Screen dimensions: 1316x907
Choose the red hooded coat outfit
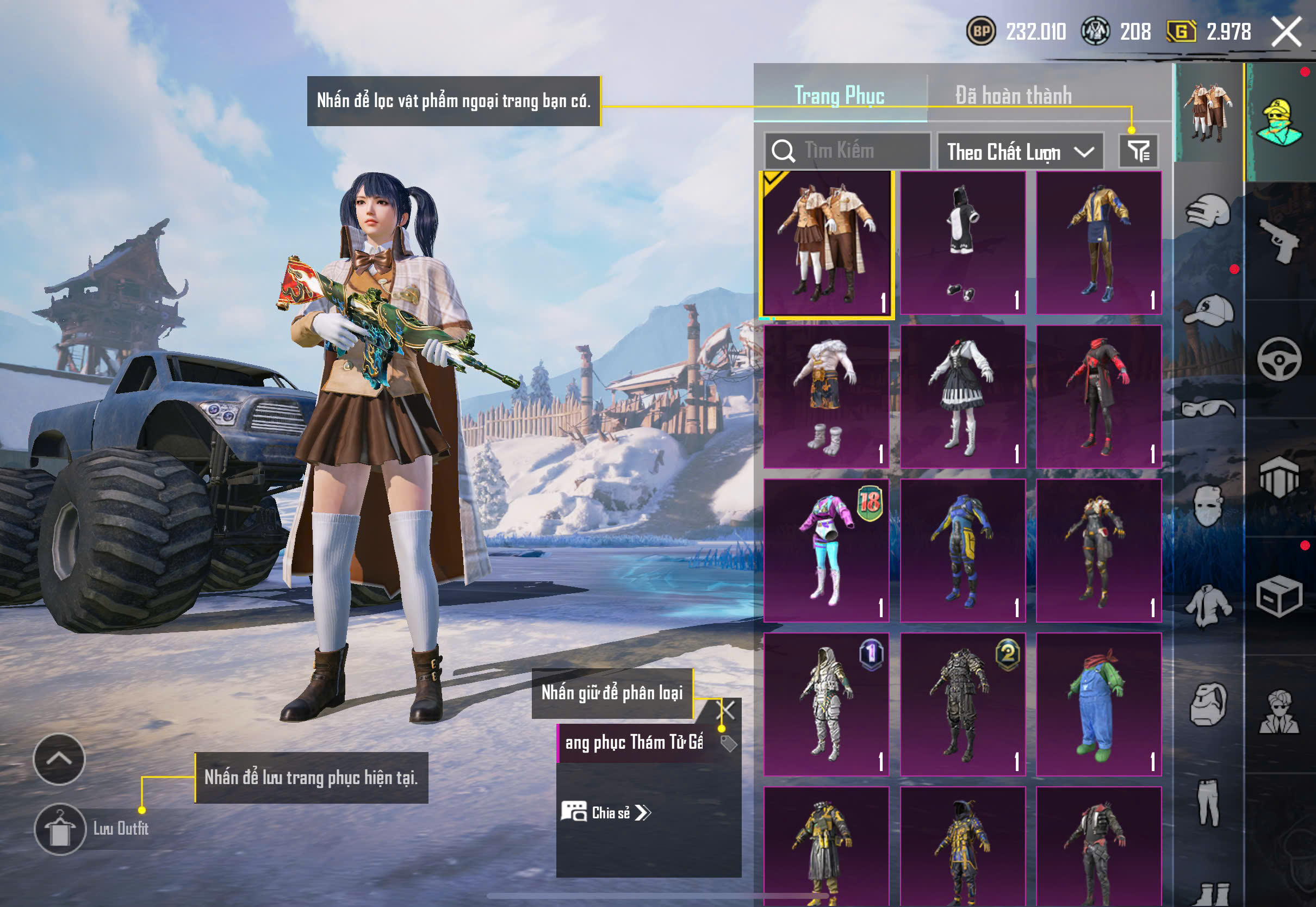1098,396
